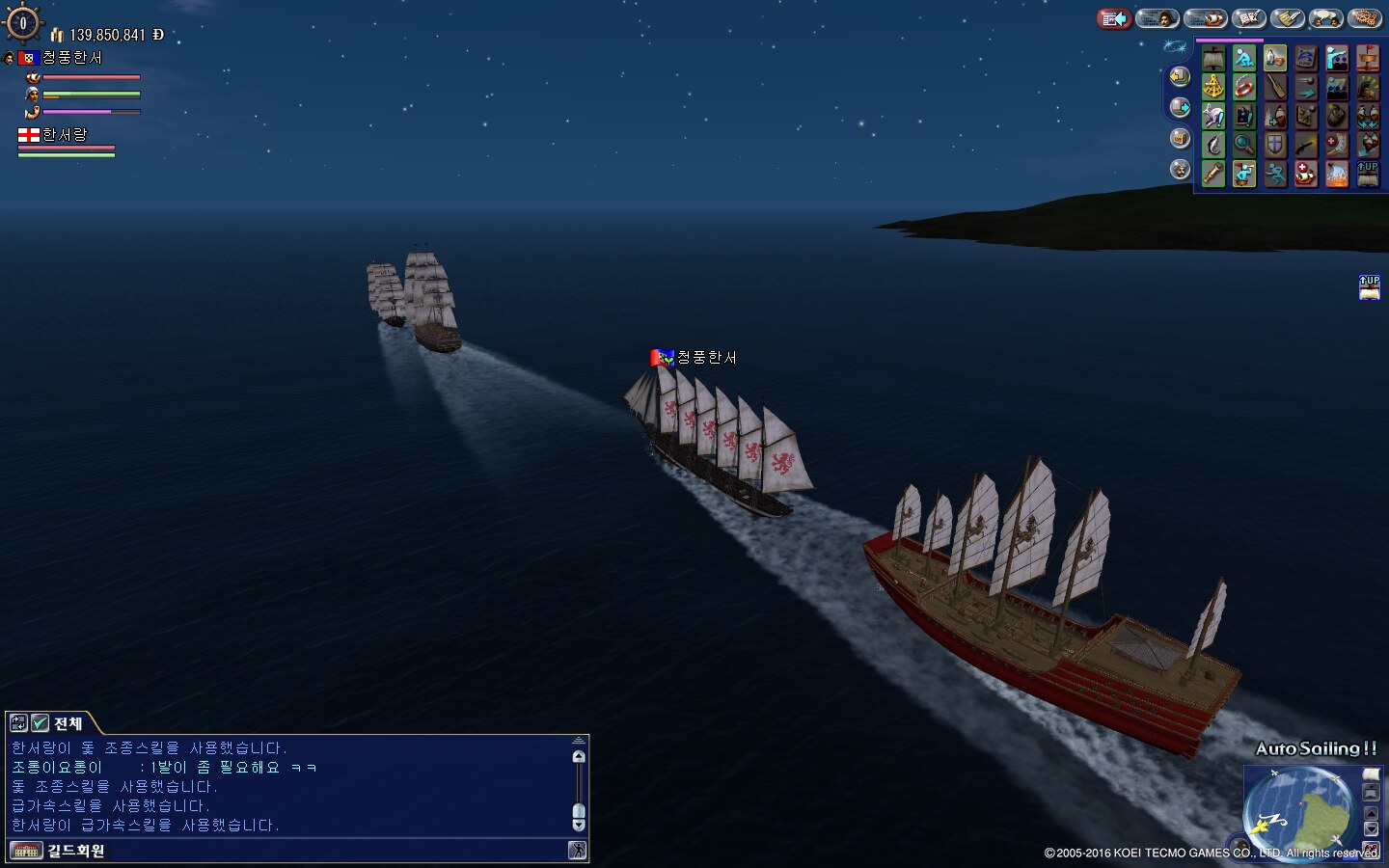The width and height of the screenshot is (1389, 868).
Task: Use the yellow sextant surveying skill
Action: tap(1213, 88)
